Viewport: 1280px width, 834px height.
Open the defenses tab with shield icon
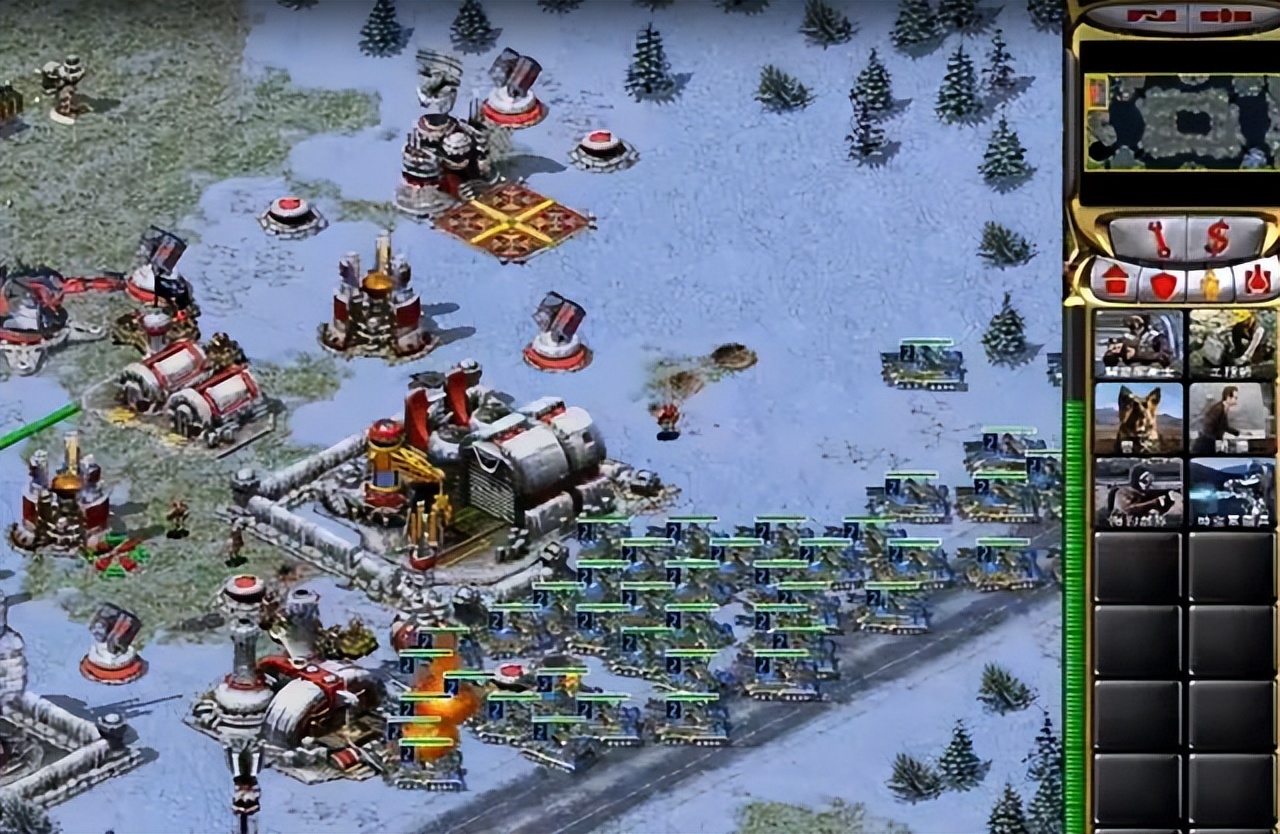pos(1163,283)
